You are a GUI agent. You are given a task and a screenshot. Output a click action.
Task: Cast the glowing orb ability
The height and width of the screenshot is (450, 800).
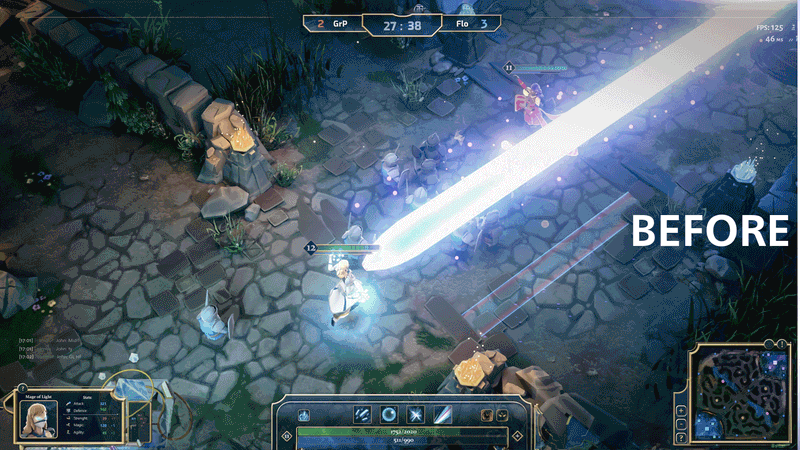(x=389, y=414)
